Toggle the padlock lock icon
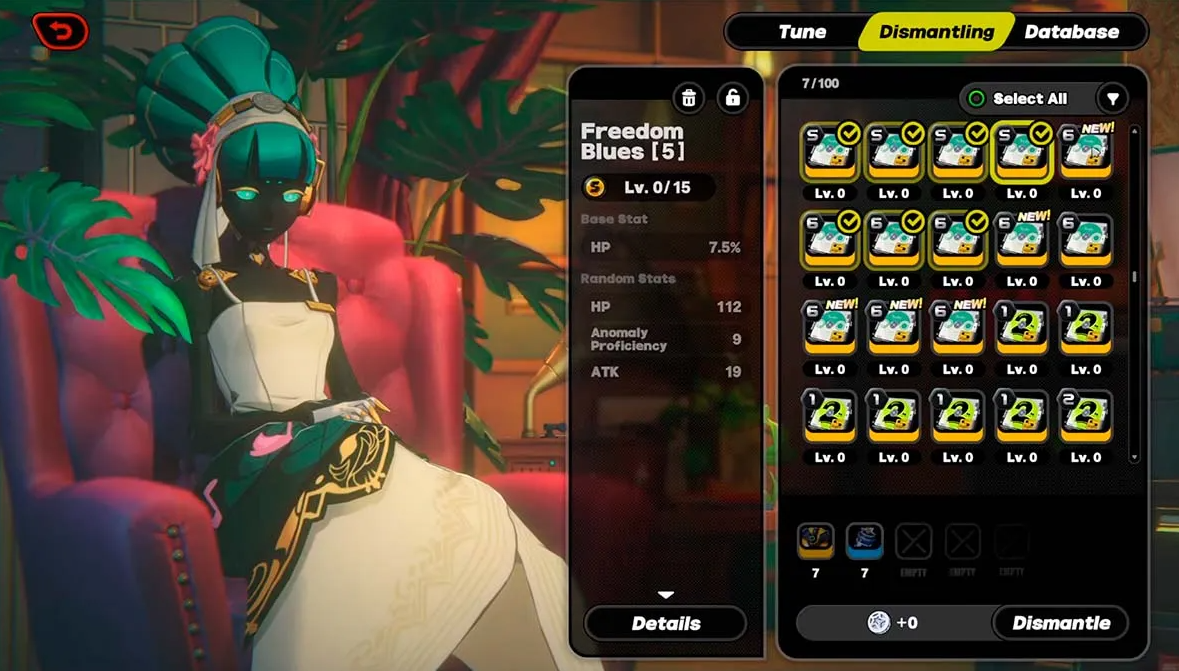The width and height of the screenshot is (1179, 671). tap(732, 98)
